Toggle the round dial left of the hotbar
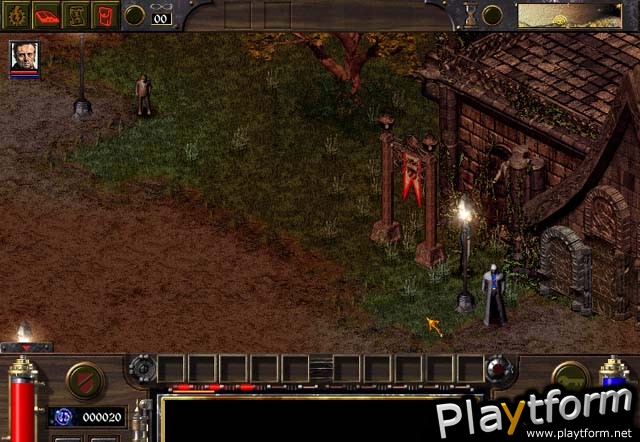The image size is (640, 442). coord(142,368)
